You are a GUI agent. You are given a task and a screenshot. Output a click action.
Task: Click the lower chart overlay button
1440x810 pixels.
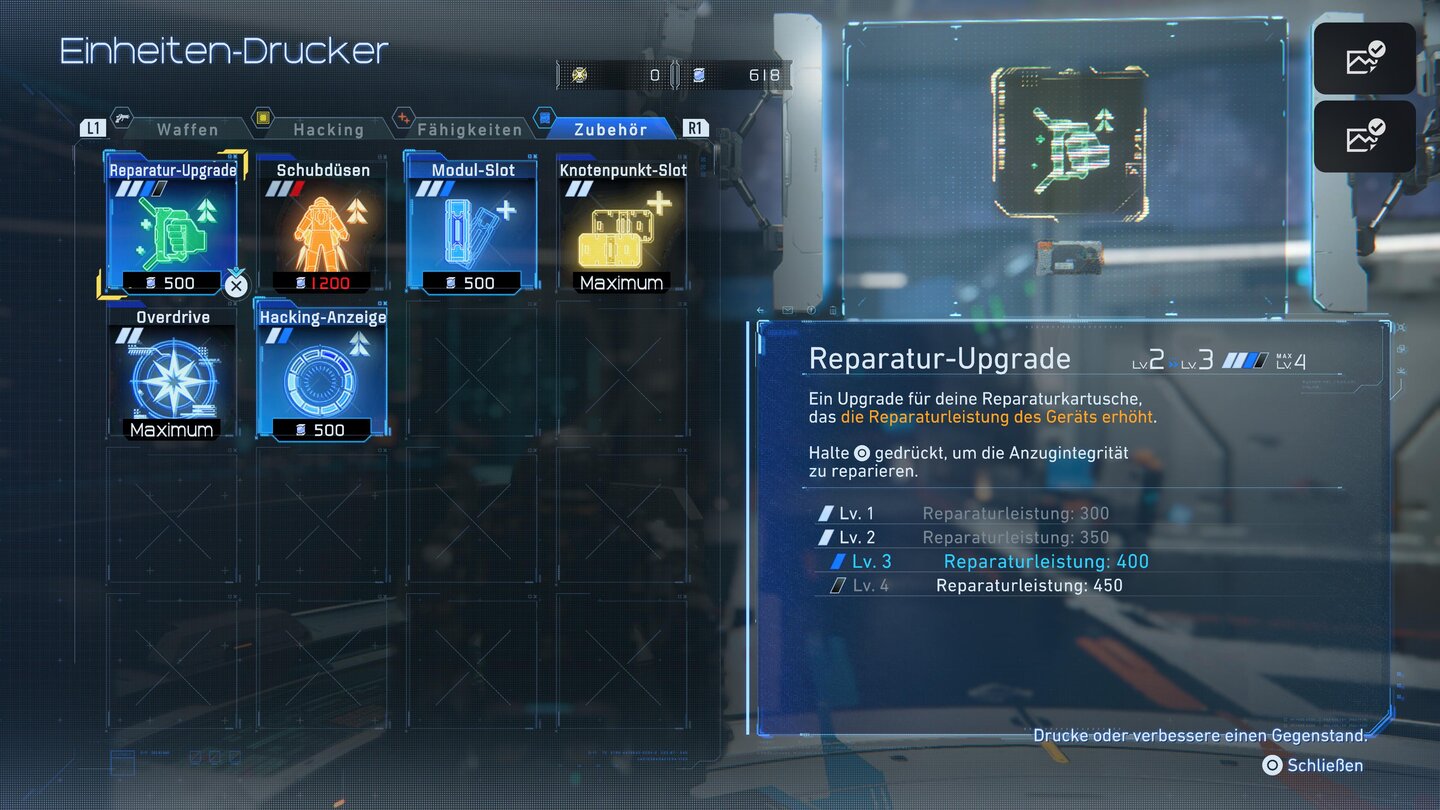click(1364, 137)
